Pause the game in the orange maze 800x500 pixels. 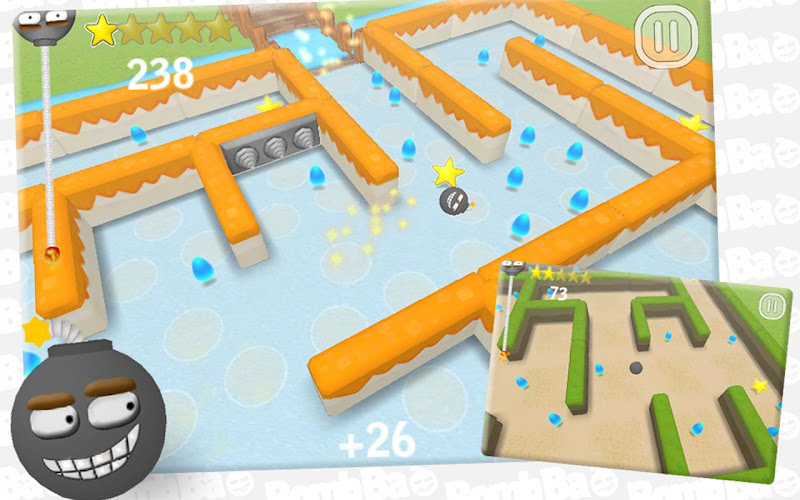coord(663,36)
